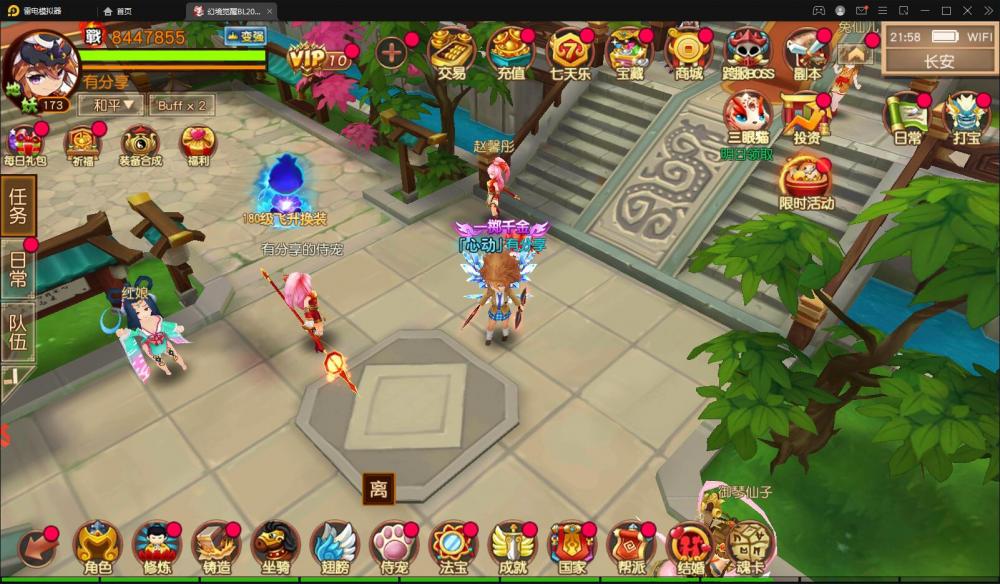Open the 充值 recharge shop
The height and width of the screenshot is (584, 1000).
tap(510, 52)
